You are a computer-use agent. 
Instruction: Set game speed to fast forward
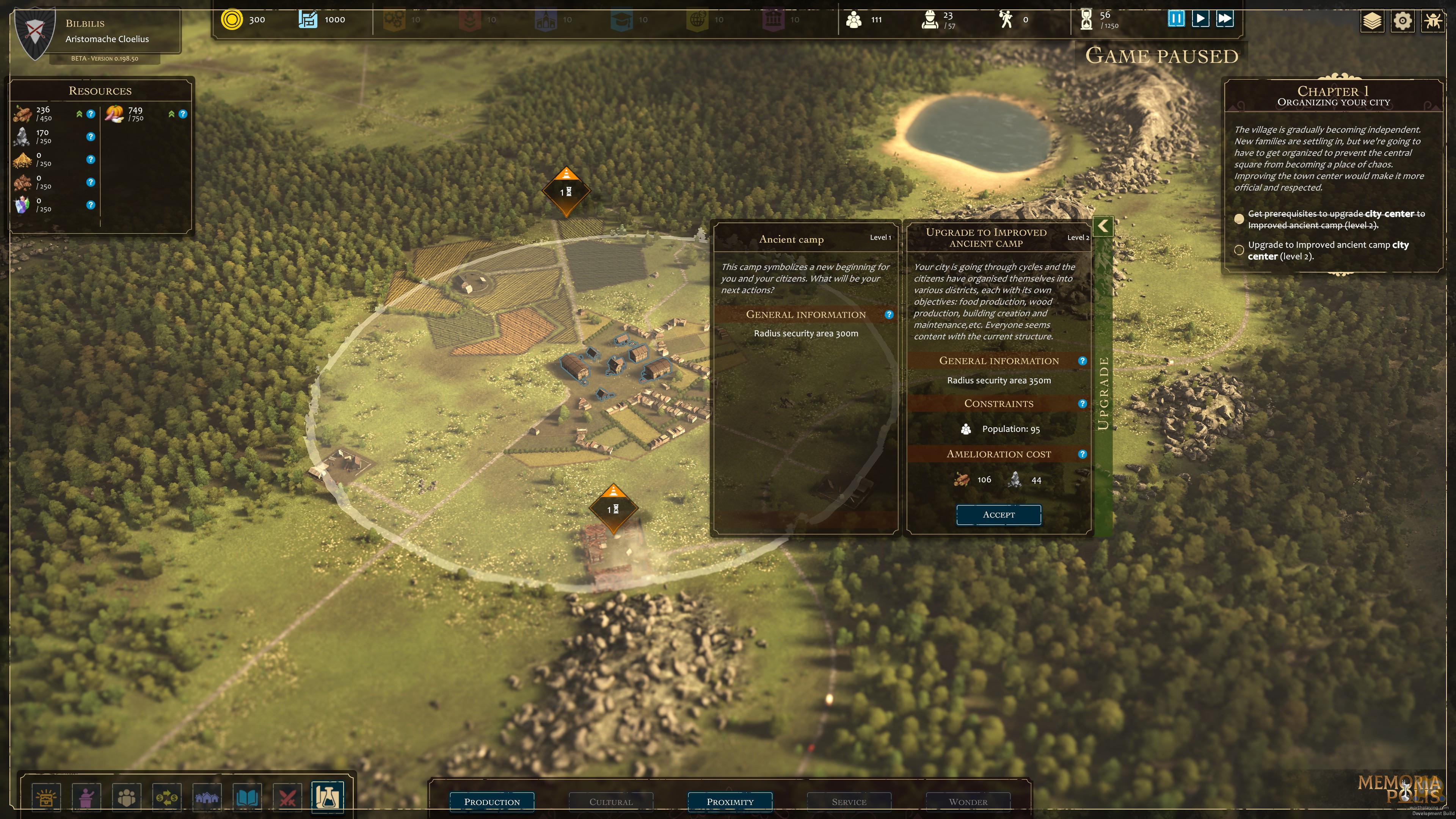pyautogui.click(x=1224, y=19)
